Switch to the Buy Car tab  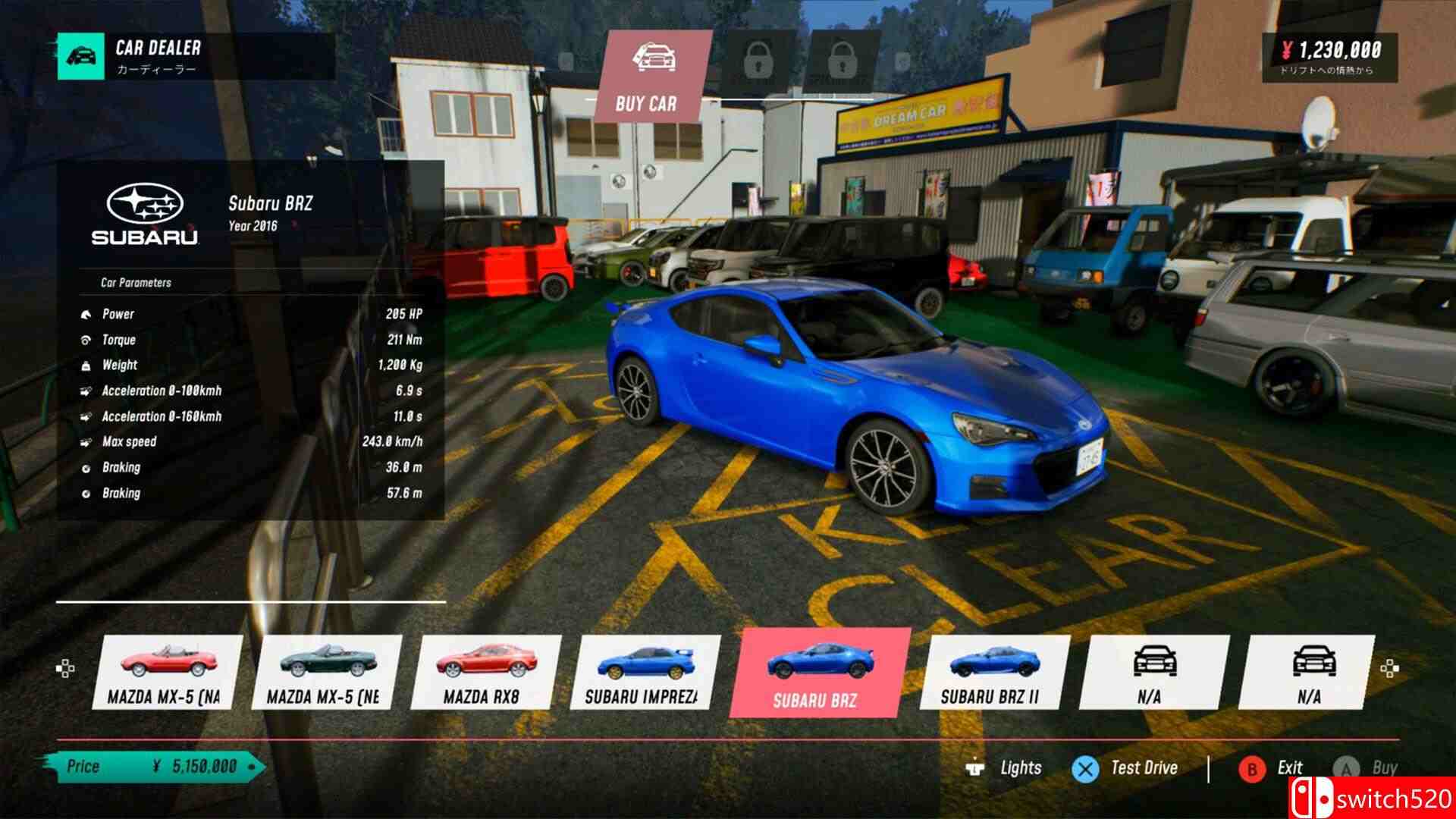point(646,76)
